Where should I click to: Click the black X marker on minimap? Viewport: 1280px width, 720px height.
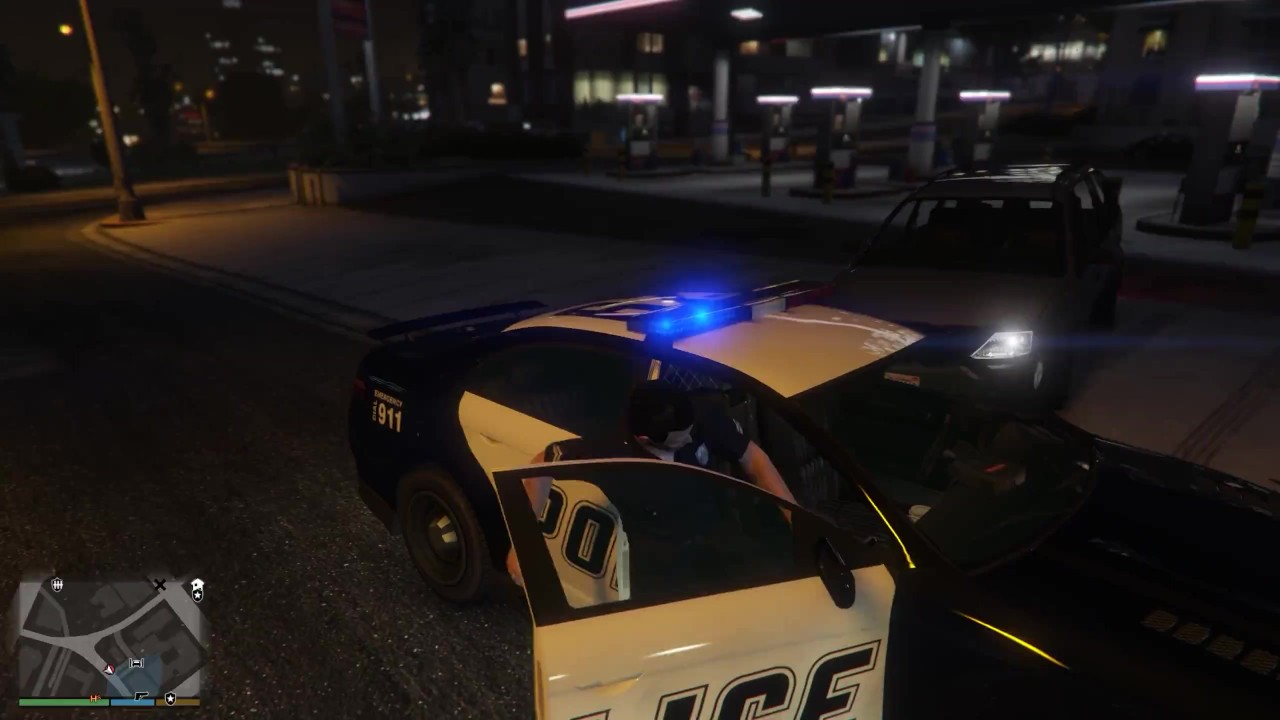pyautogui.click(x=159, y=584)
